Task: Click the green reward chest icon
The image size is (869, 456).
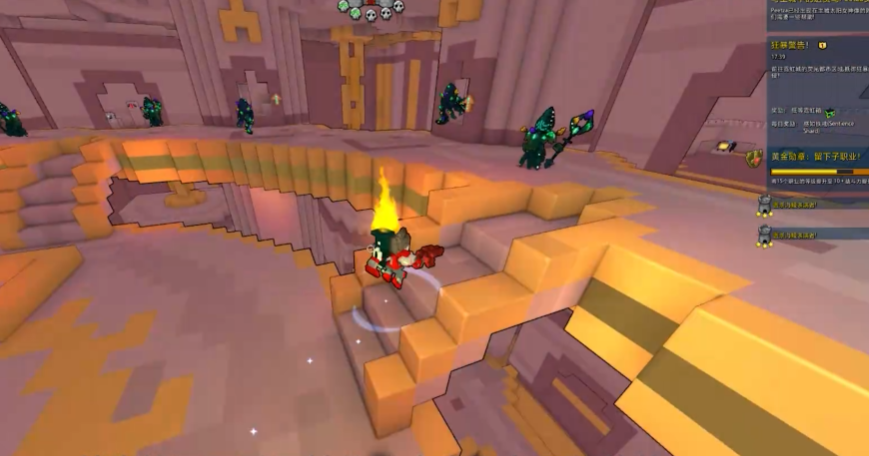Action: (x=830, y=112)
